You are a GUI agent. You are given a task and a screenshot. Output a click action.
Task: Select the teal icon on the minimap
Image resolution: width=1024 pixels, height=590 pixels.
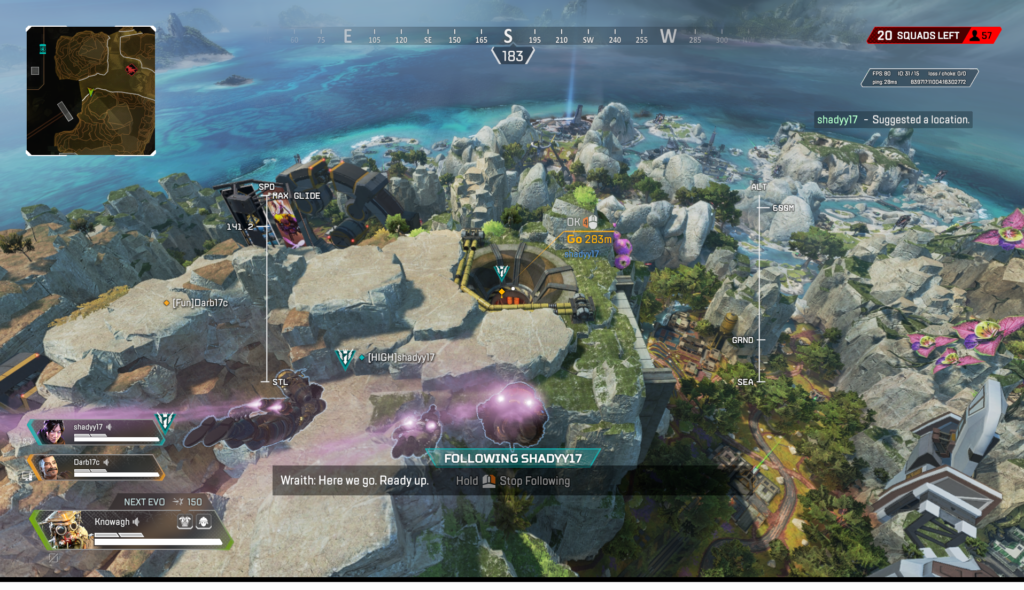[43, 48]
